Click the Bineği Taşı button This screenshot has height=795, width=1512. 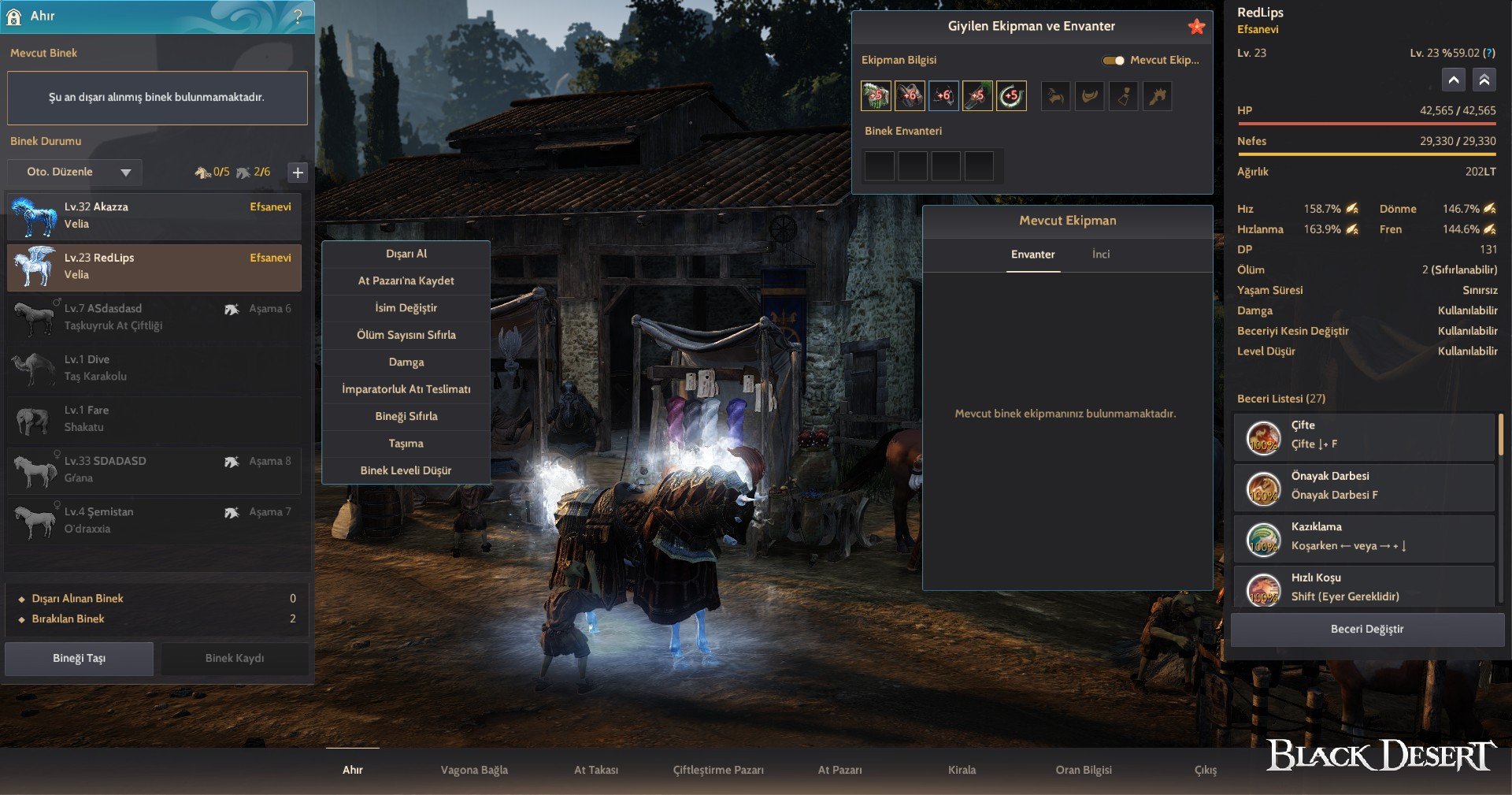79,659
